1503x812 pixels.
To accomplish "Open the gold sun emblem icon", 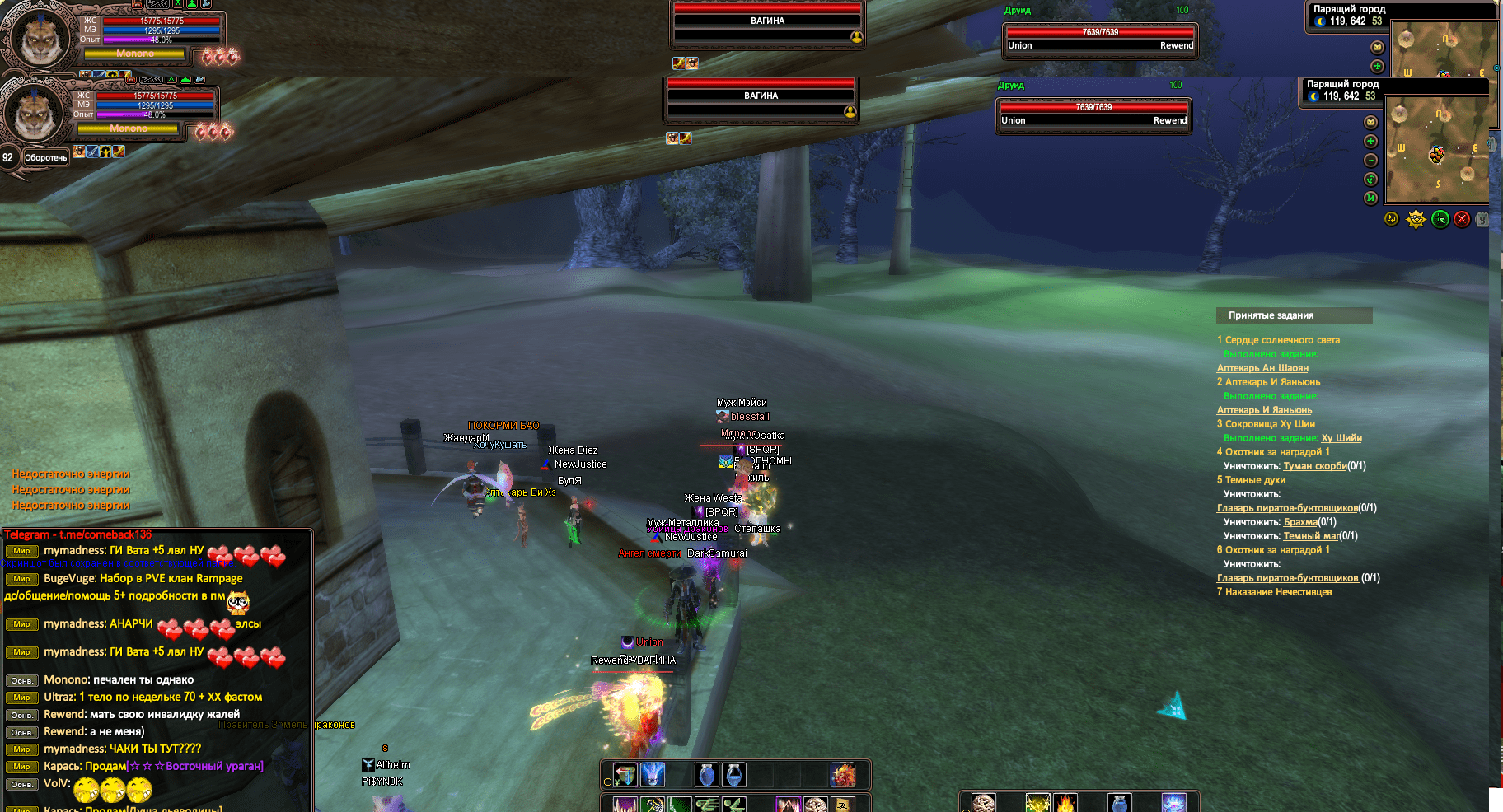I will (x=1416, y=219).
